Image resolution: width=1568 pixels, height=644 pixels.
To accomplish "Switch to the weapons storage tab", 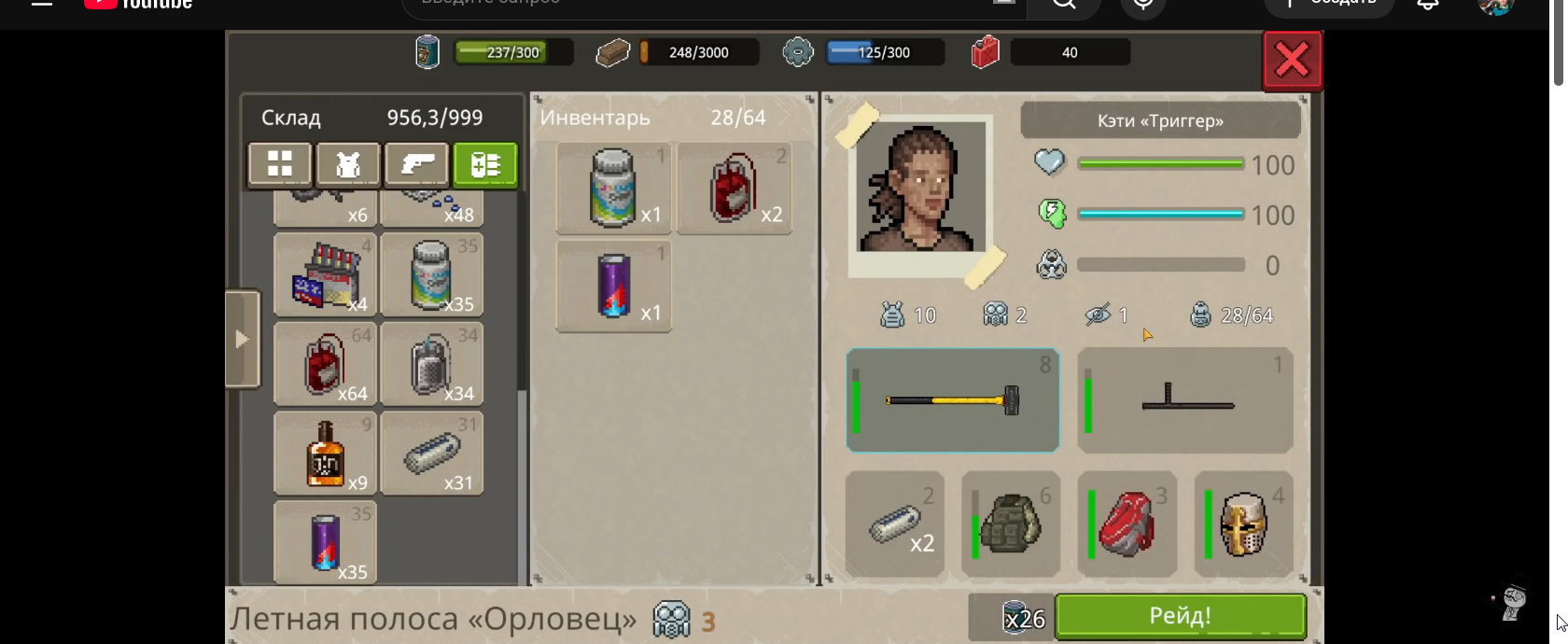I will (x=416, y=165).
